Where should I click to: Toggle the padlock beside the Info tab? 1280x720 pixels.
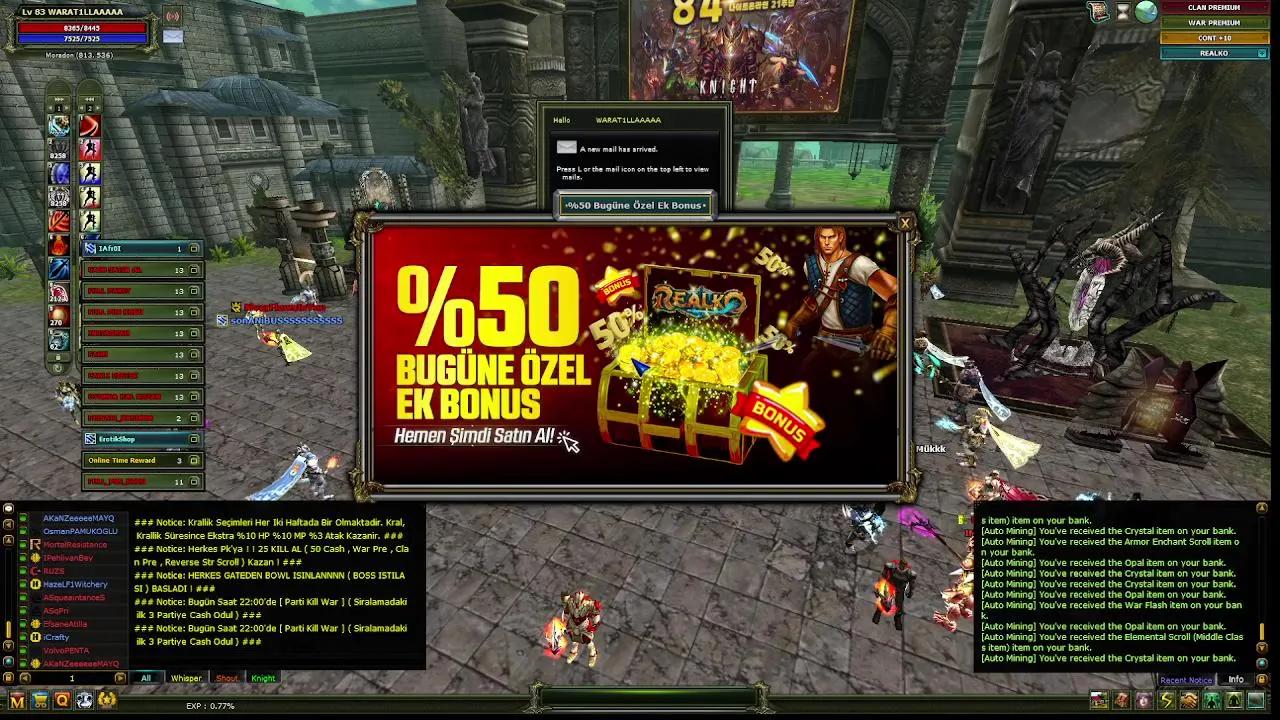(1263, 680)
